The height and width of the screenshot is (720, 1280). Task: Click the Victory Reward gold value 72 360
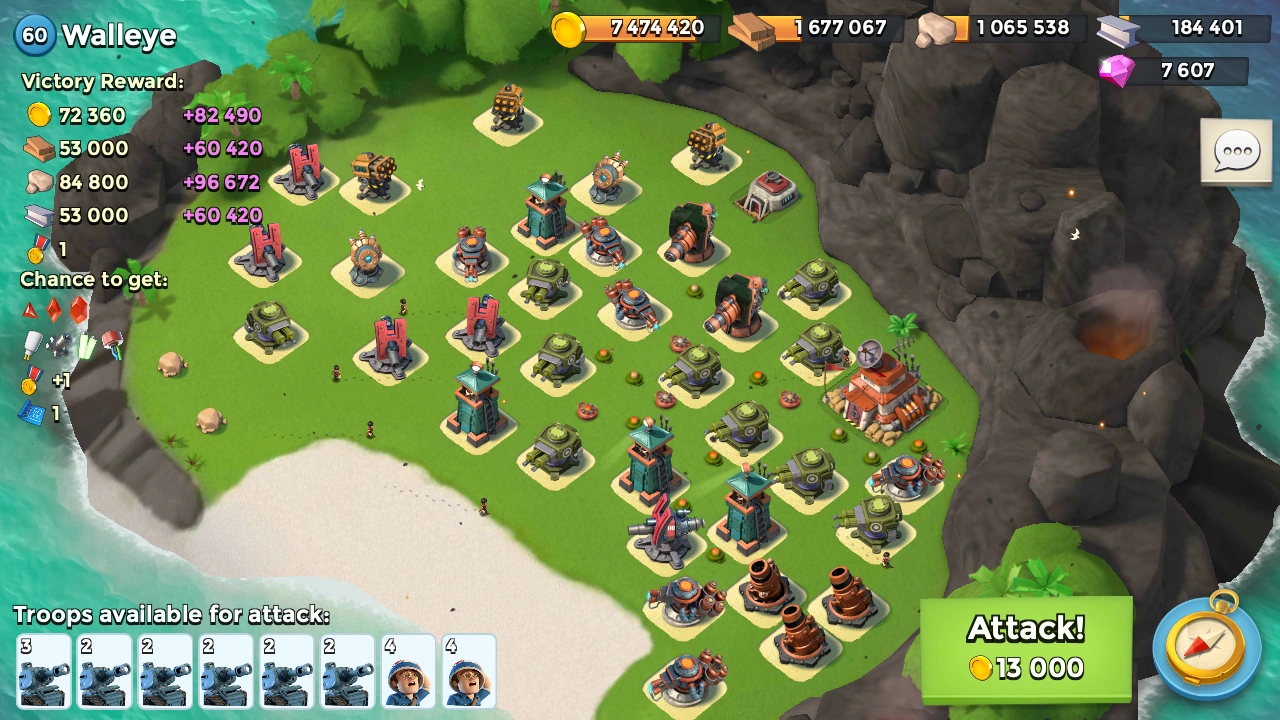pyautogui.click(x=92, y=115)
